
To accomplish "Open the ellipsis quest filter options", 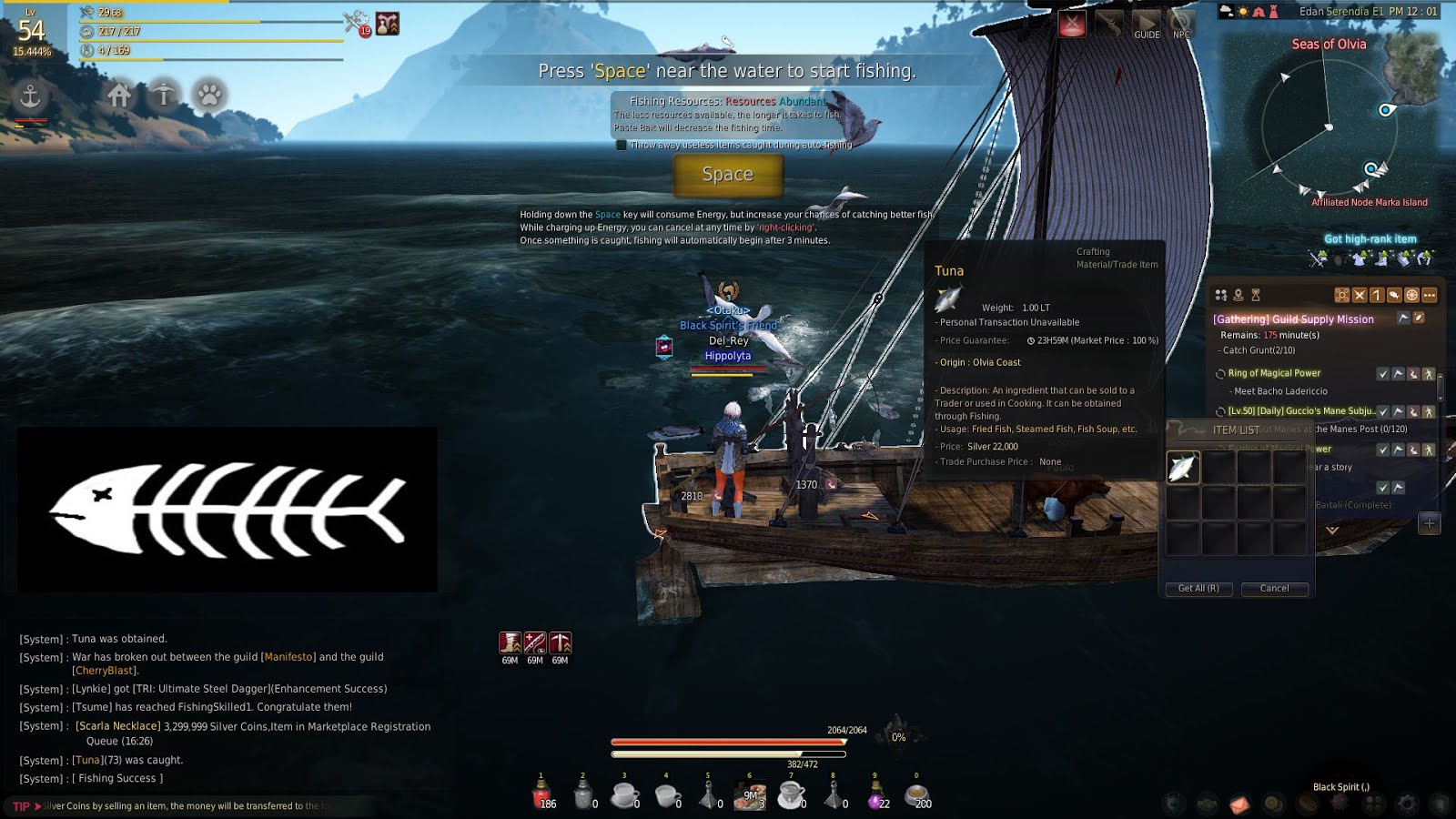I will coord(1429,296).
